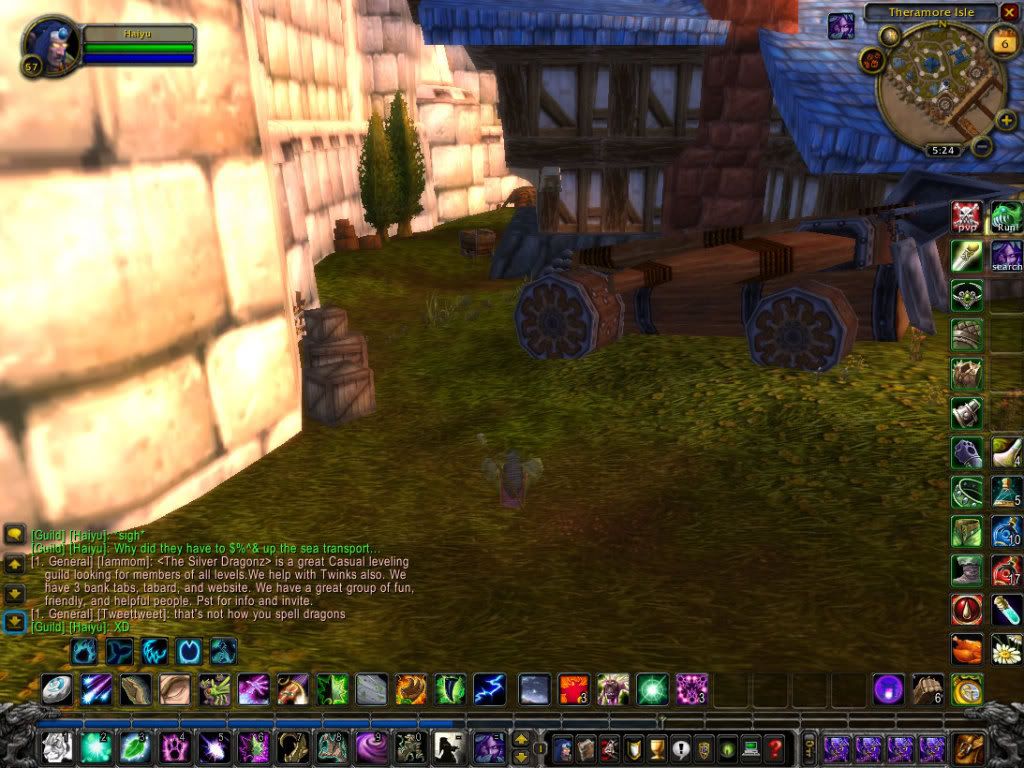The height and width of the screenshot is (768, 1024).
Task: Cast the blue lightning bolt spell
Action: tap(489, 689)
